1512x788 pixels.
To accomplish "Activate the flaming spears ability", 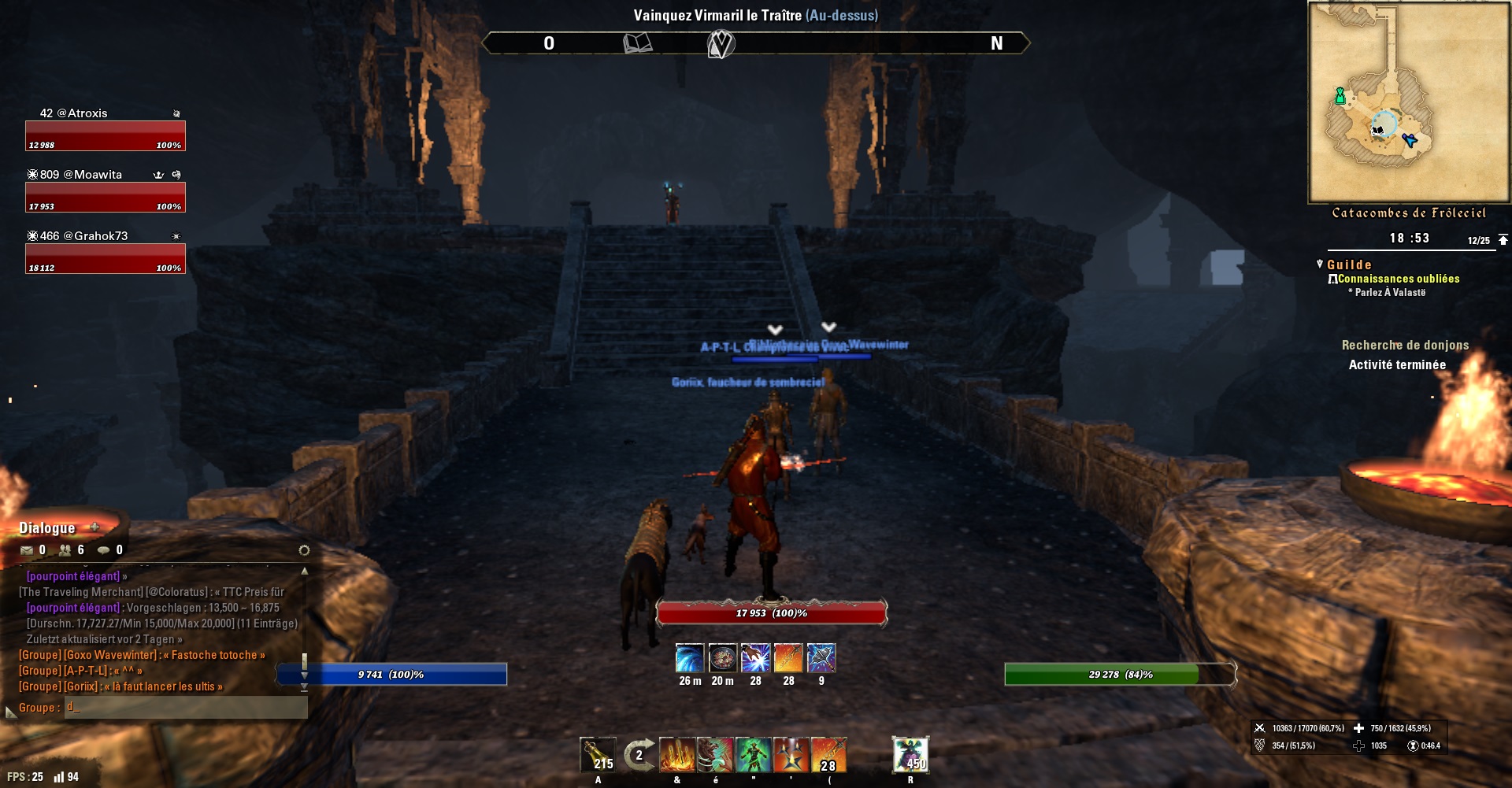I will pos(676,754).
